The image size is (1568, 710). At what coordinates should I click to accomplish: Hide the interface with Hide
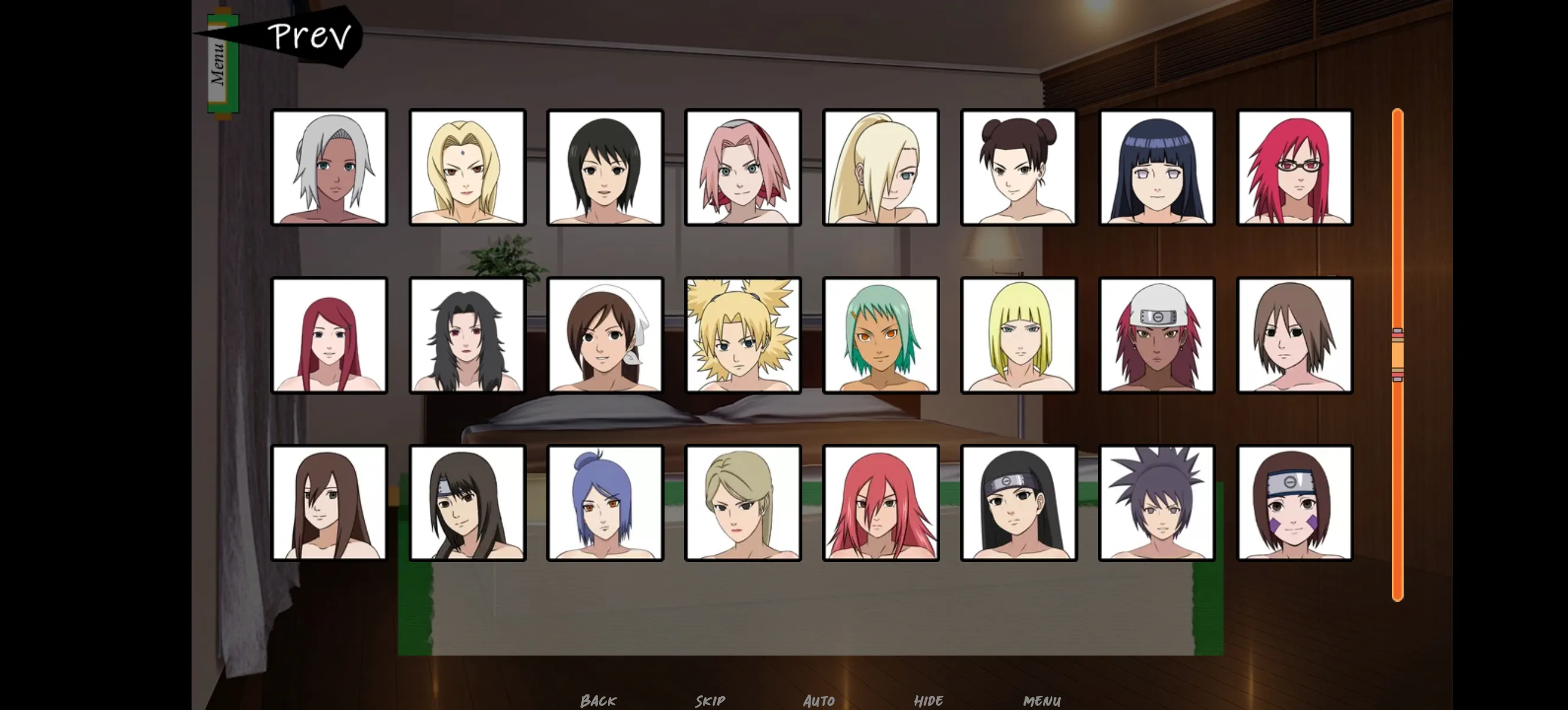(x=928, y=701)
